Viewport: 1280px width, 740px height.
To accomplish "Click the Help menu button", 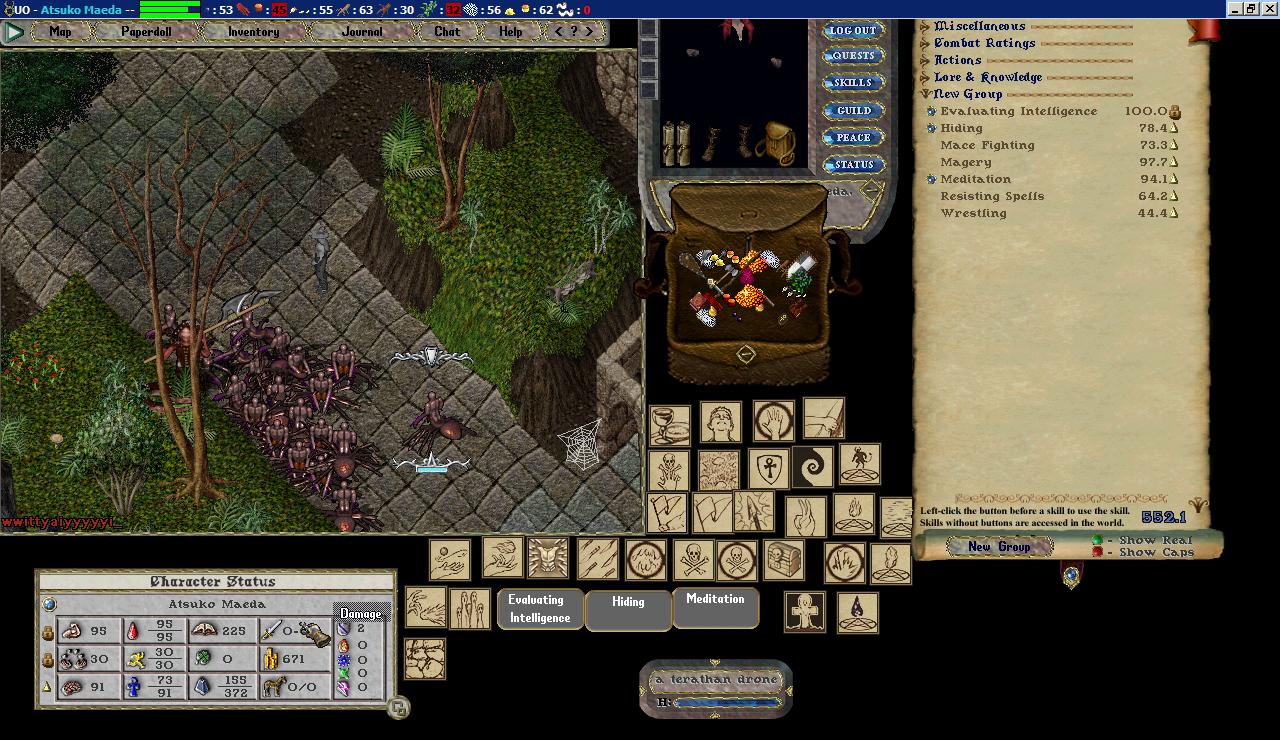I will 510,32.
